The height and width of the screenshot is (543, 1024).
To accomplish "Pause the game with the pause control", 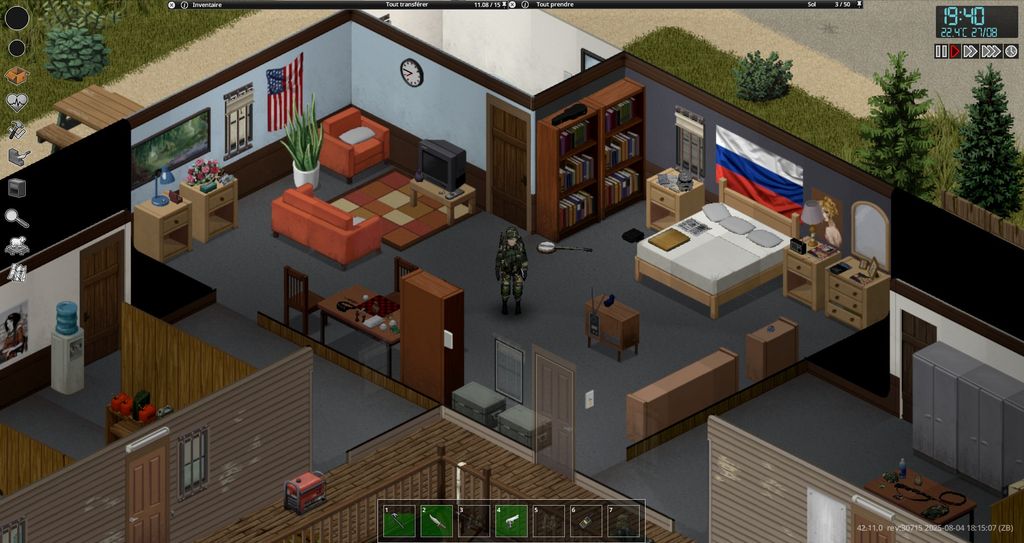I will [x=941, y=51].
